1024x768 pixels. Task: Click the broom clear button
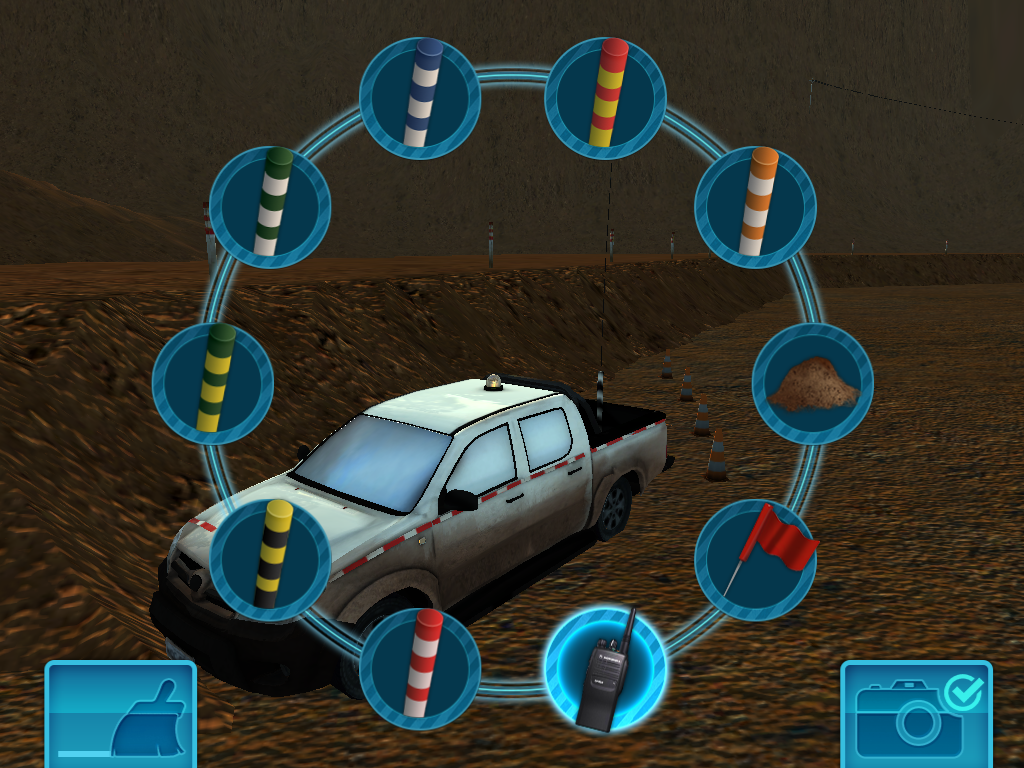point(121,714)
